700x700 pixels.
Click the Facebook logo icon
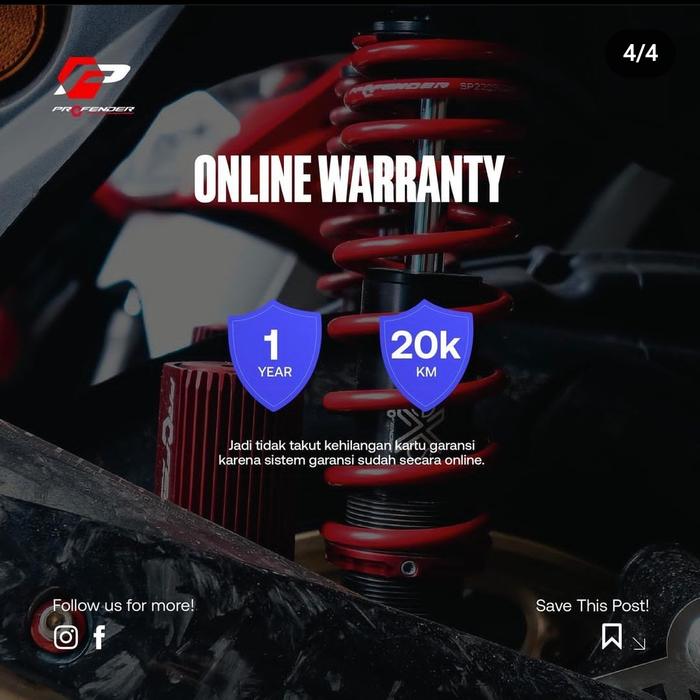(99, 637)
